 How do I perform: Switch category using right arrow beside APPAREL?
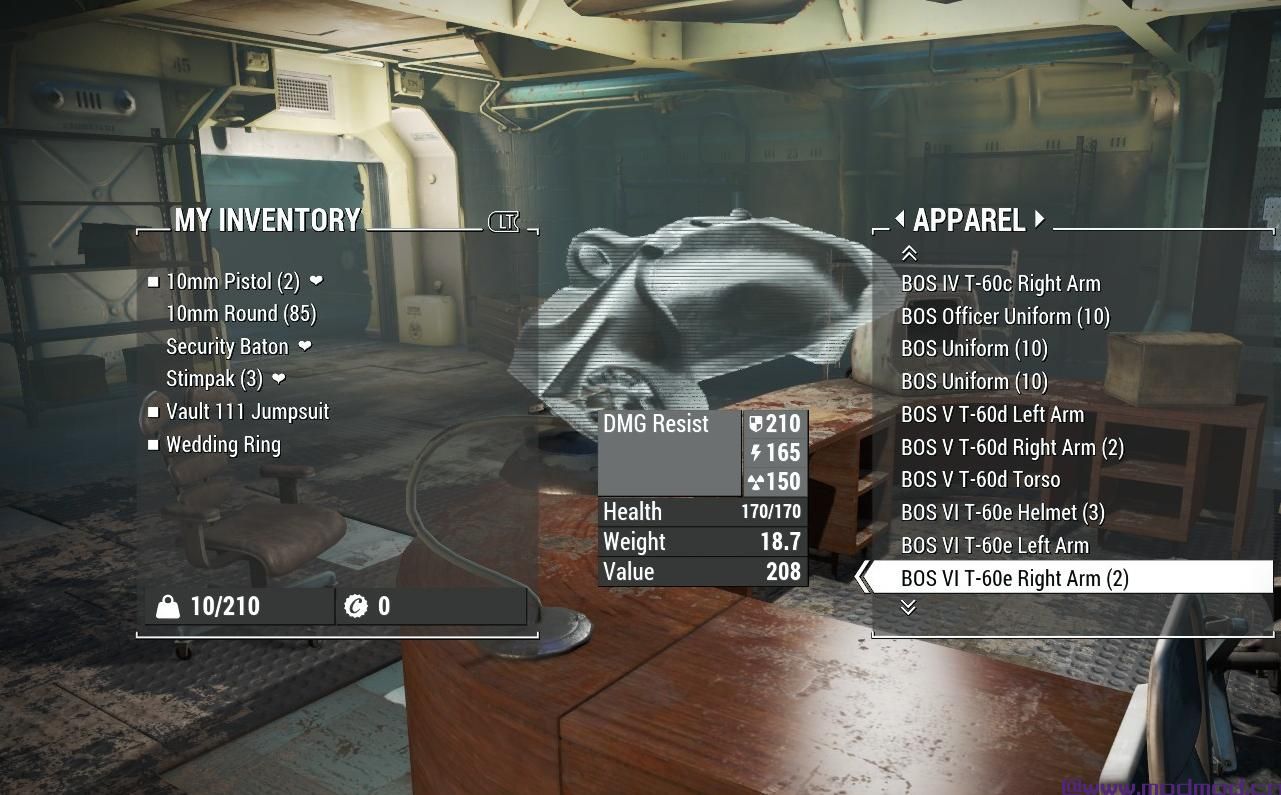coord(1037,221)
